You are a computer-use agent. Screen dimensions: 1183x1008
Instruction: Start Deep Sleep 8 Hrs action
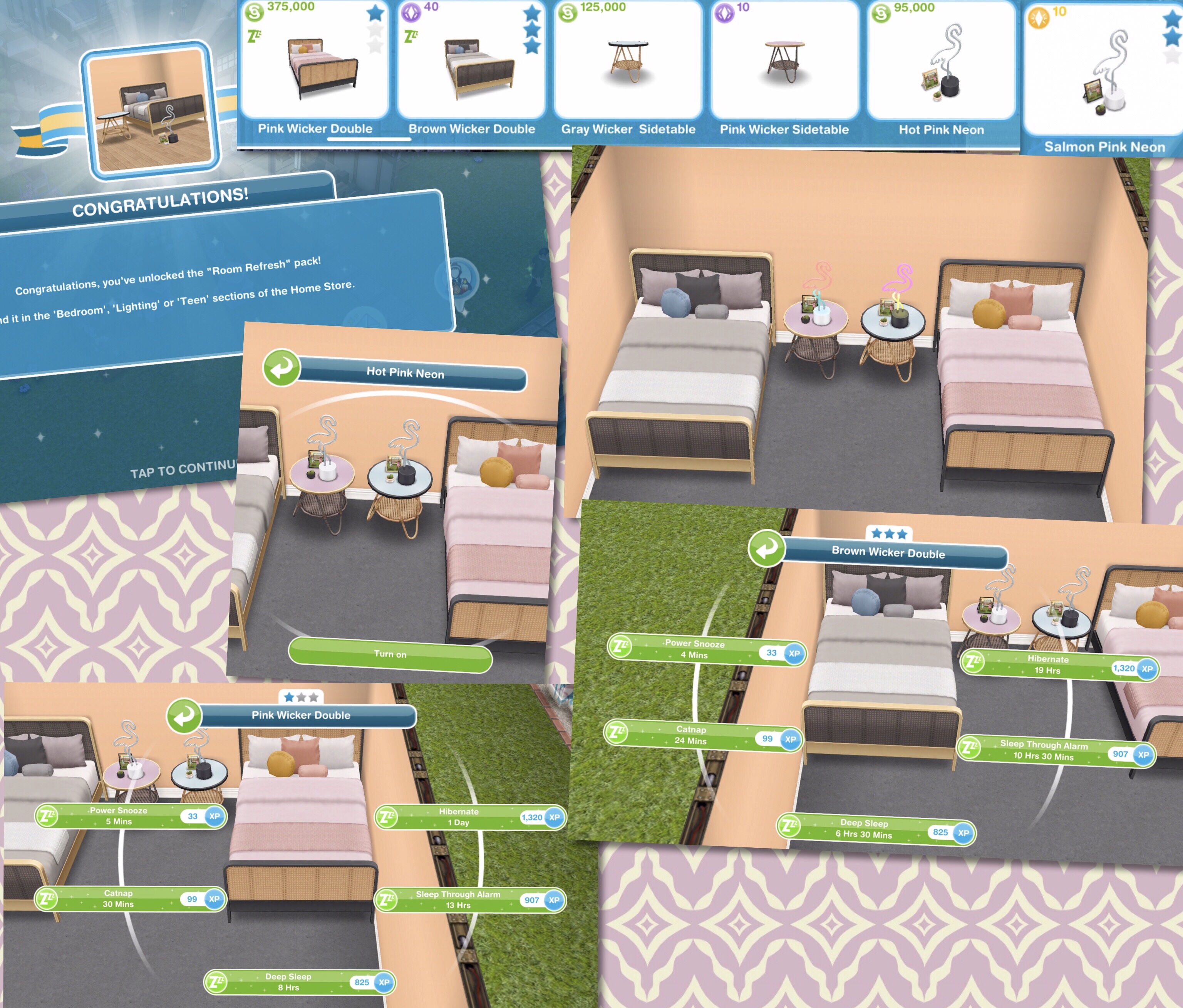(299, 982)
